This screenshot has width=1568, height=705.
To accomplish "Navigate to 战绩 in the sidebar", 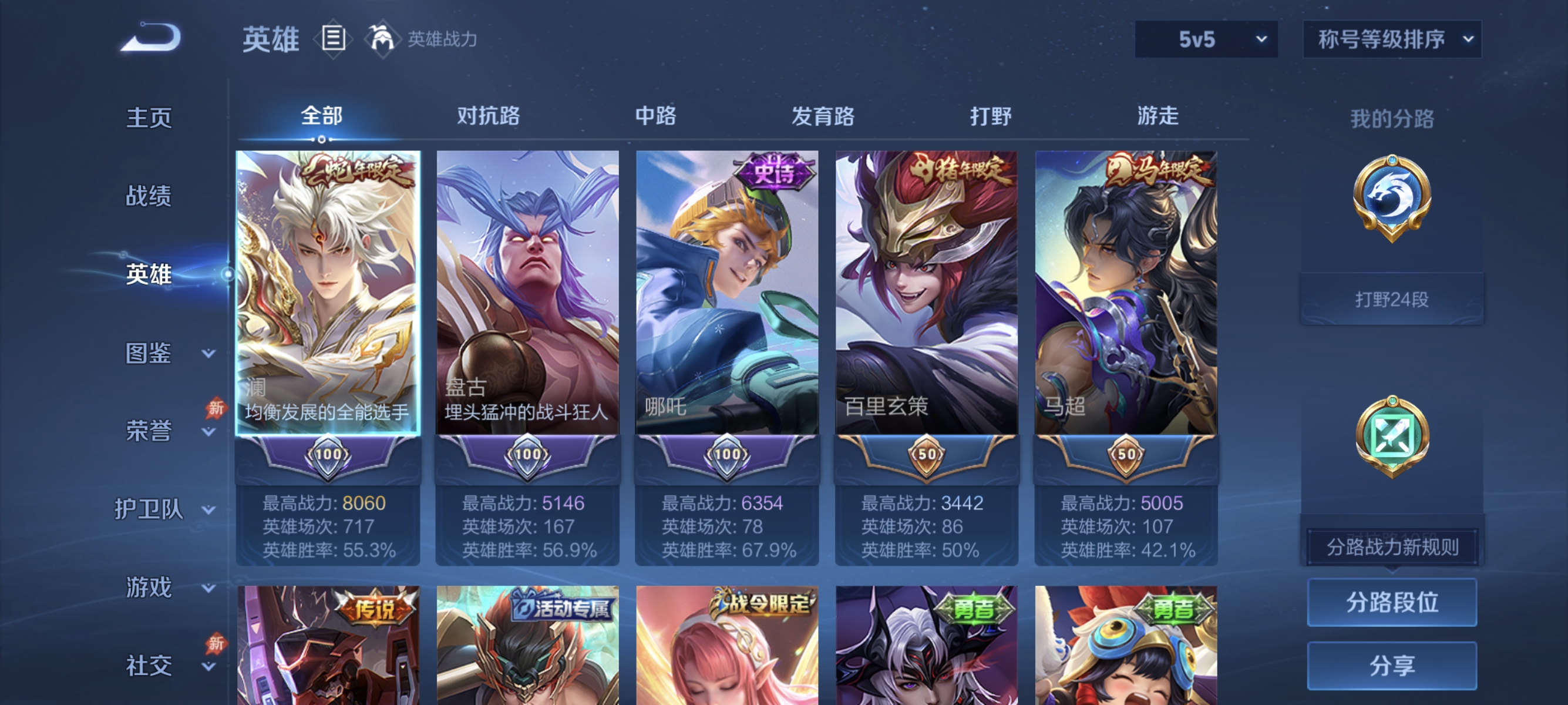I will [x=149, y=197].
